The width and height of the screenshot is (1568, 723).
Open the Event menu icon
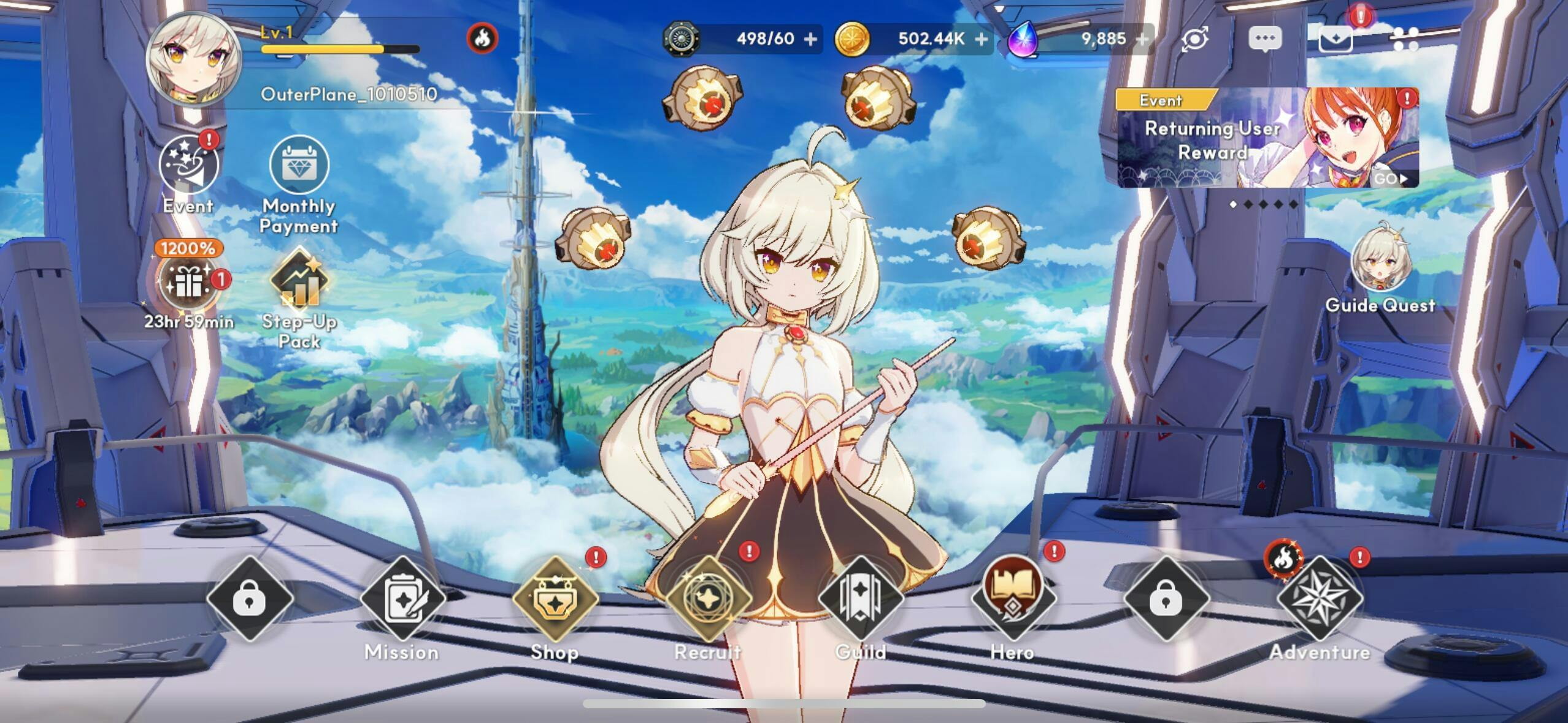click(x=188, y=166)
